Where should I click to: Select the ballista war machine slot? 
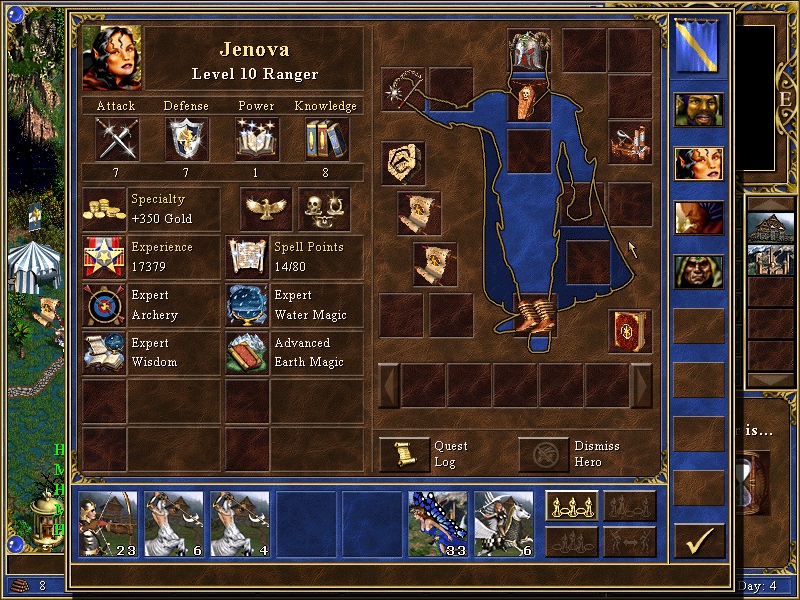[x=630, y=141]
